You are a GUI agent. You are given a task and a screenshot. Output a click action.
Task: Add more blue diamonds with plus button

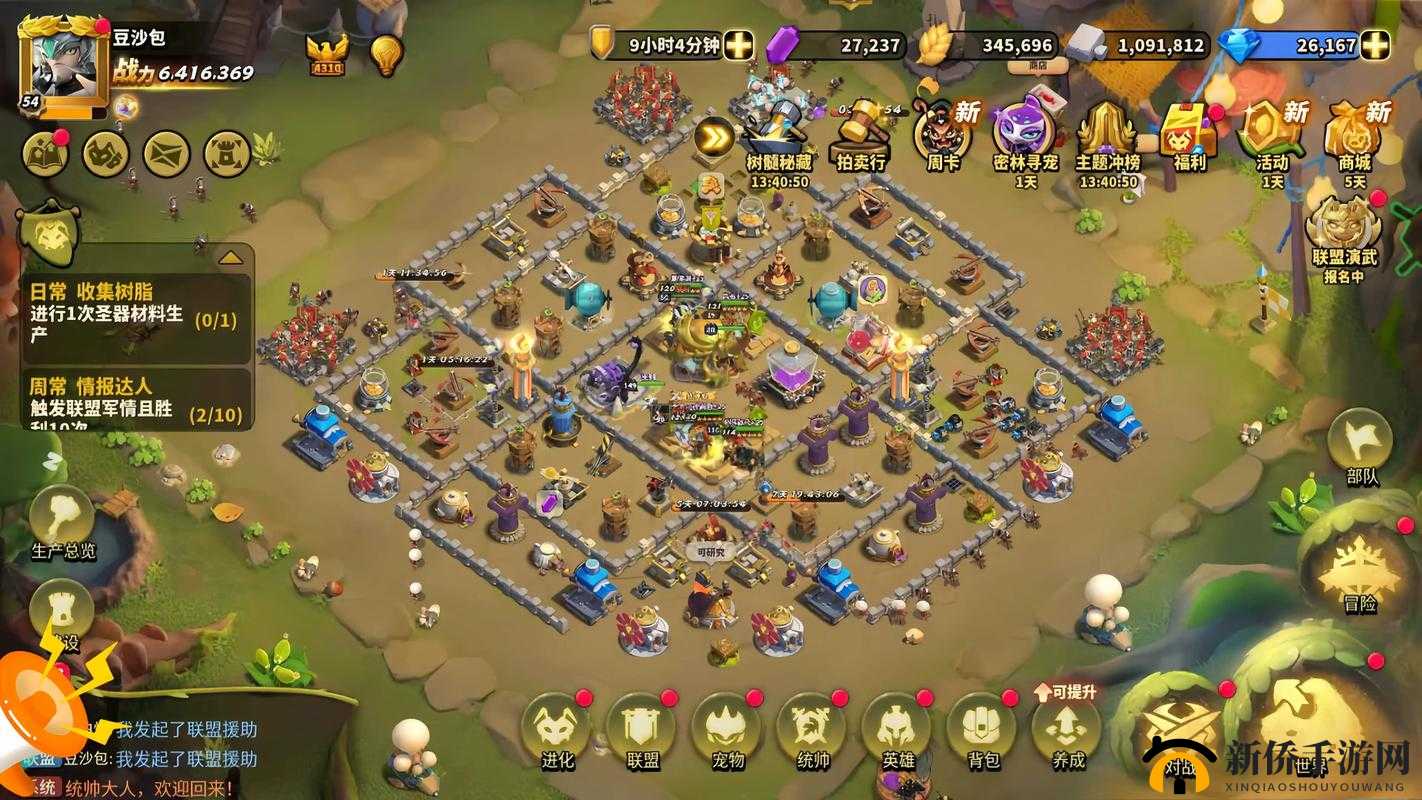(x=1376, y=45)
